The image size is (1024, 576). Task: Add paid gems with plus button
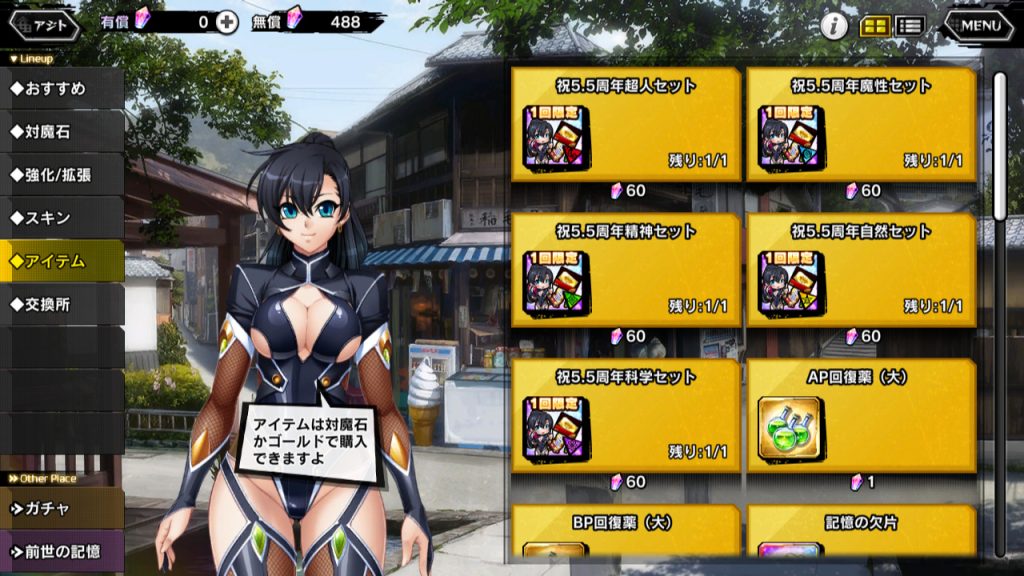tap(227, 22)
